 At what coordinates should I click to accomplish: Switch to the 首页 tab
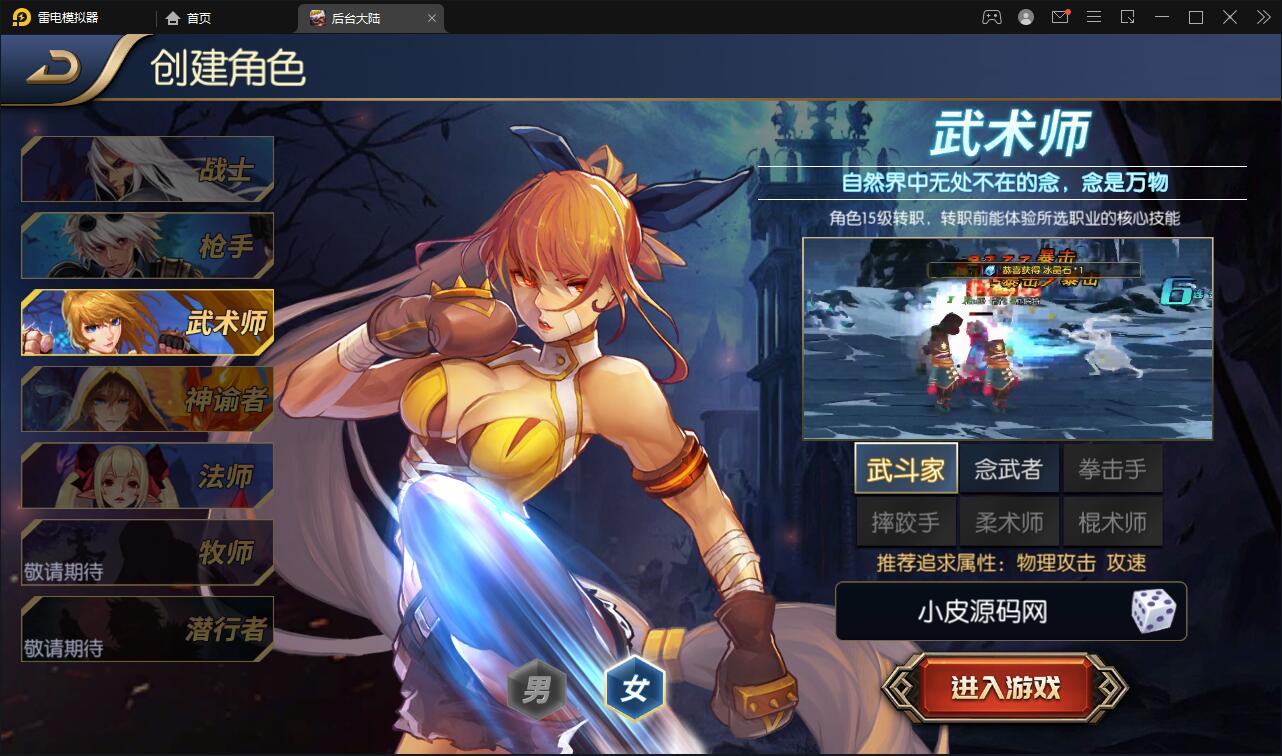[x=190, y=17]
